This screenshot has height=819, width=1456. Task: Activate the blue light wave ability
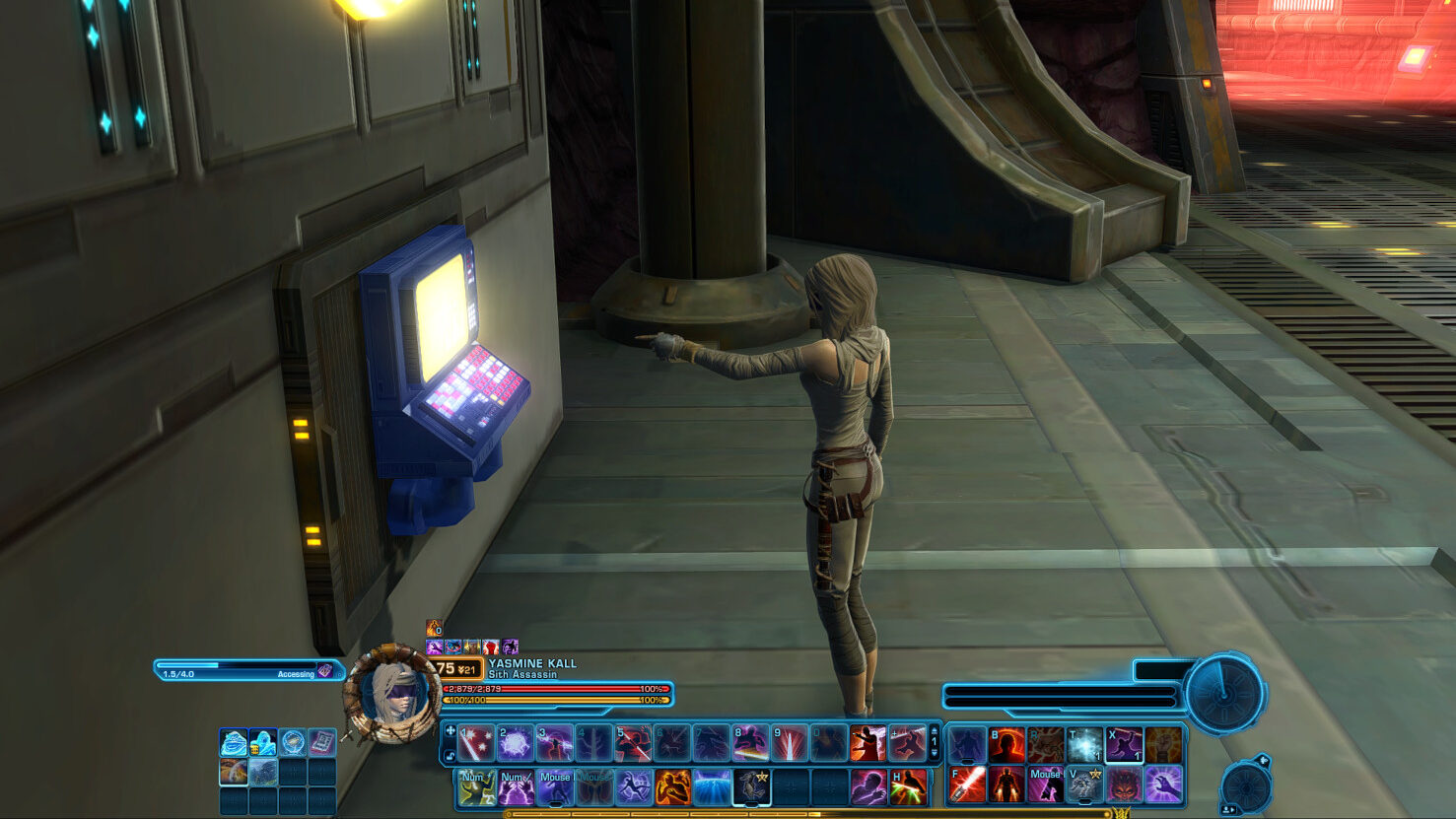(x=712, y=787)
